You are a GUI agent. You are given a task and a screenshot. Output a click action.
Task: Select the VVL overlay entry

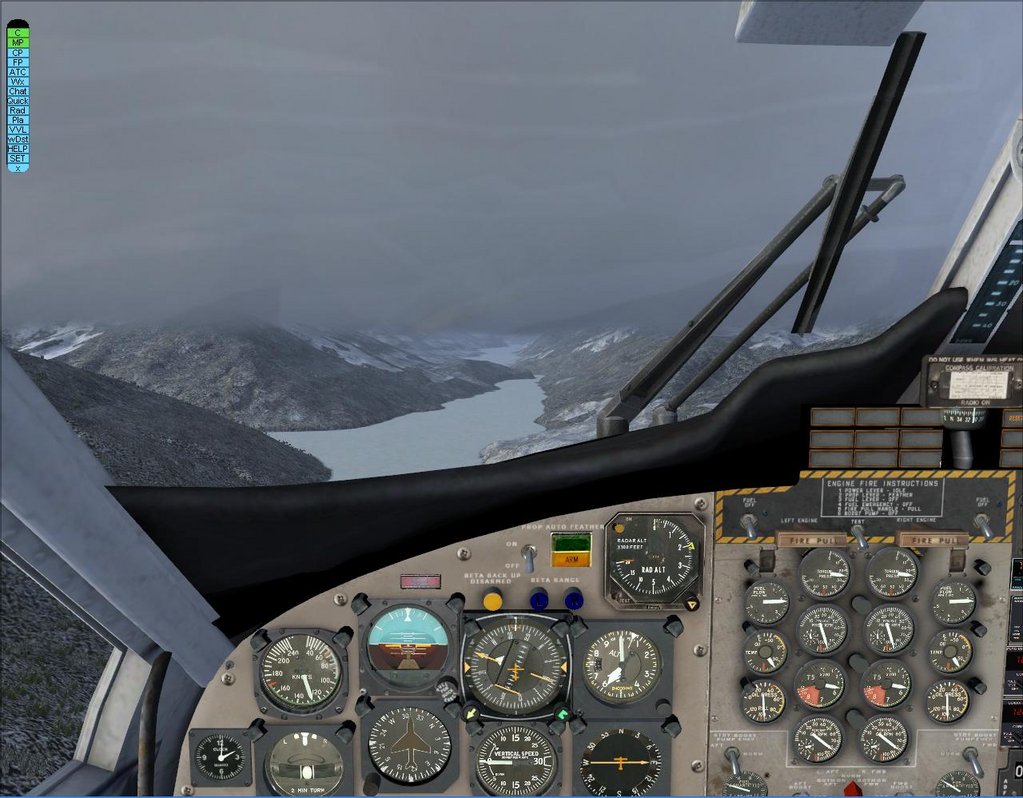(x=18, y=130)
